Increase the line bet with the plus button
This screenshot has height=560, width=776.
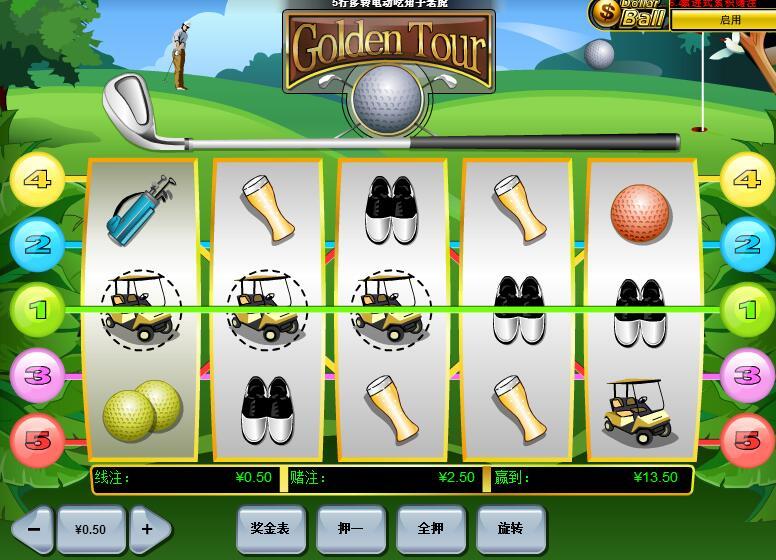tap(148, 529)
